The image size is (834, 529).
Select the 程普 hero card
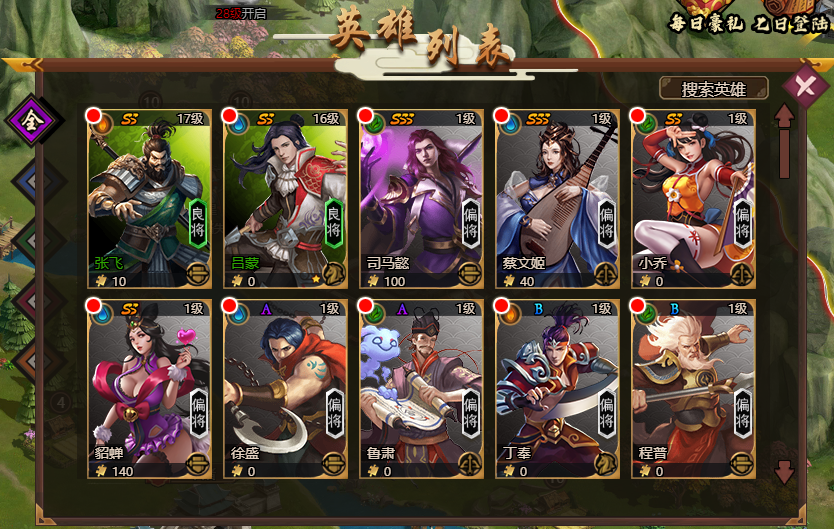click(x=693, y=388)
